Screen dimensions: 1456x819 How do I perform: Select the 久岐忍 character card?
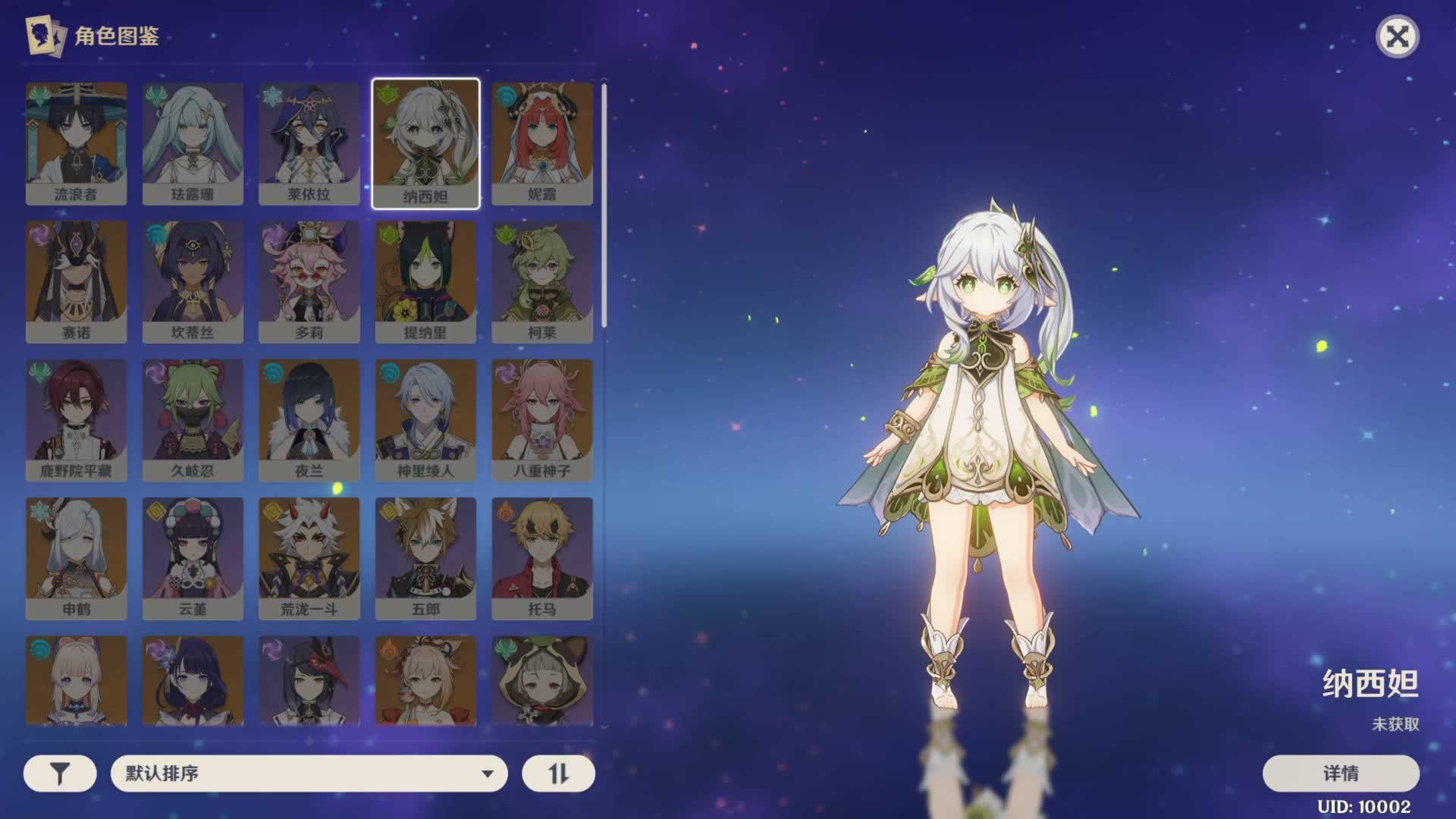(193, 420)
